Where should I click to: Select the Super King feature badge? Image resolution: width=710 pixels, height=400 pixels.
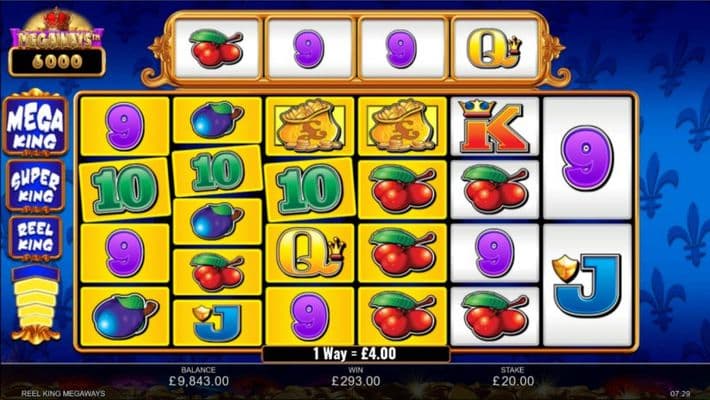36,184
